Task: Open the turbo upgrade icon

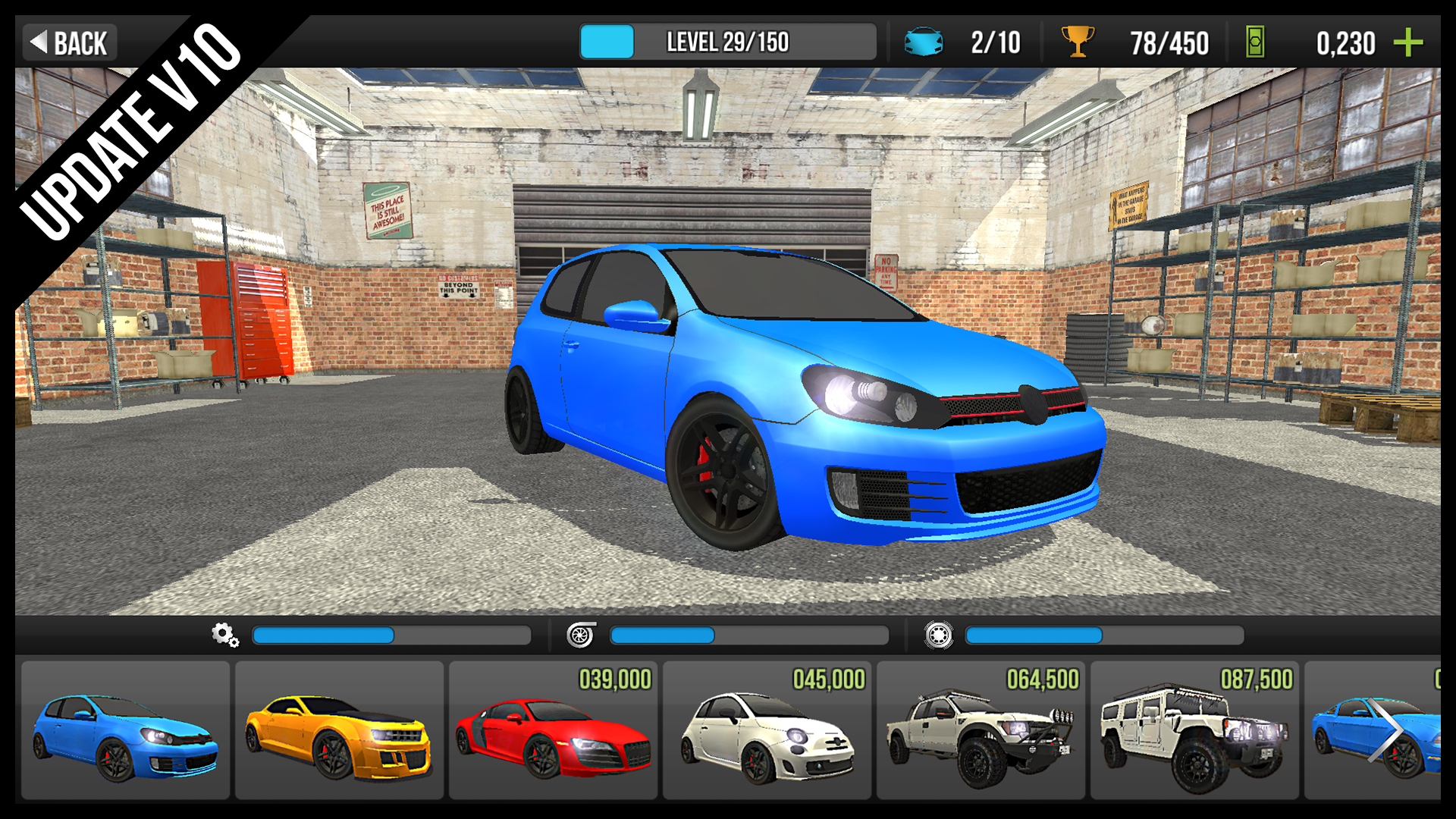Action: pyautogui.click(x=581, y=635)
